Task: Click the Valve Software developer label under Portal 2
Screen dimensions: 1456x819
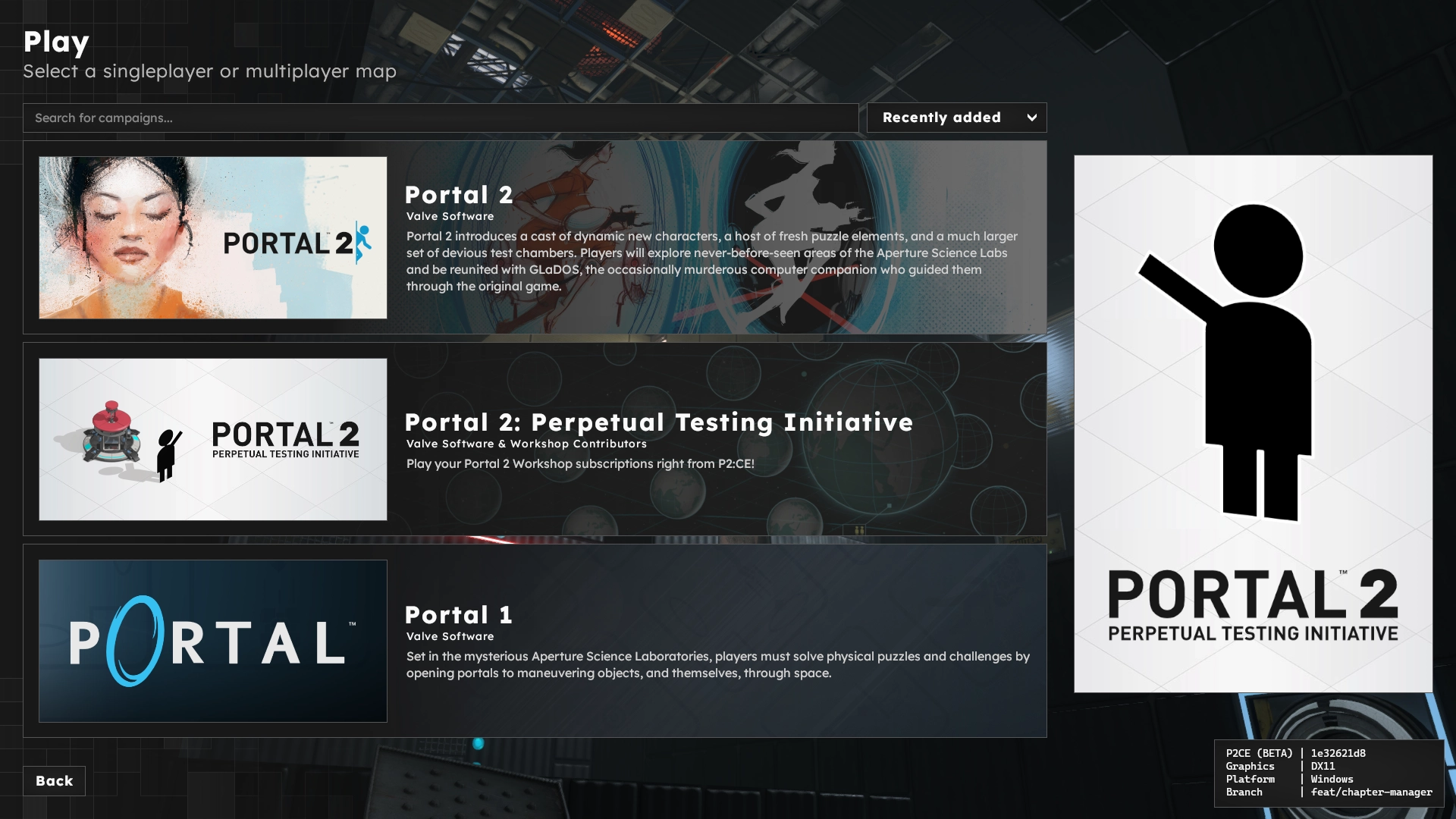Action: coord(450,216)
